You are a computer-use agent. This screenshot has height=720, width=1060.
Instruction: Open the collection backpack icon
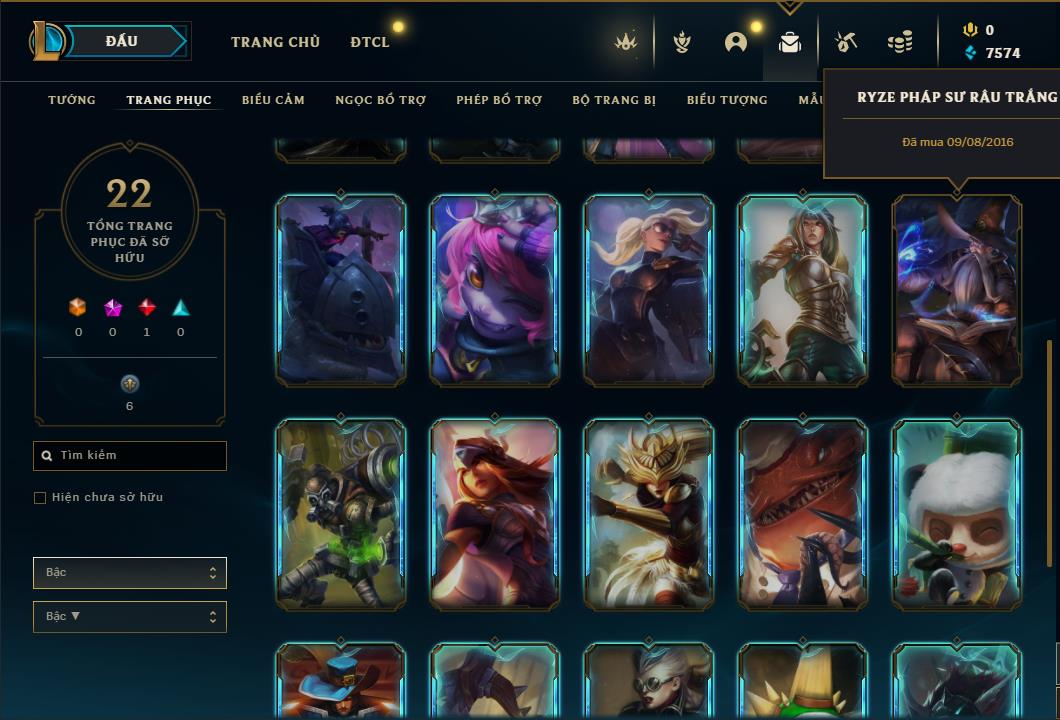(x=790, y=42)
